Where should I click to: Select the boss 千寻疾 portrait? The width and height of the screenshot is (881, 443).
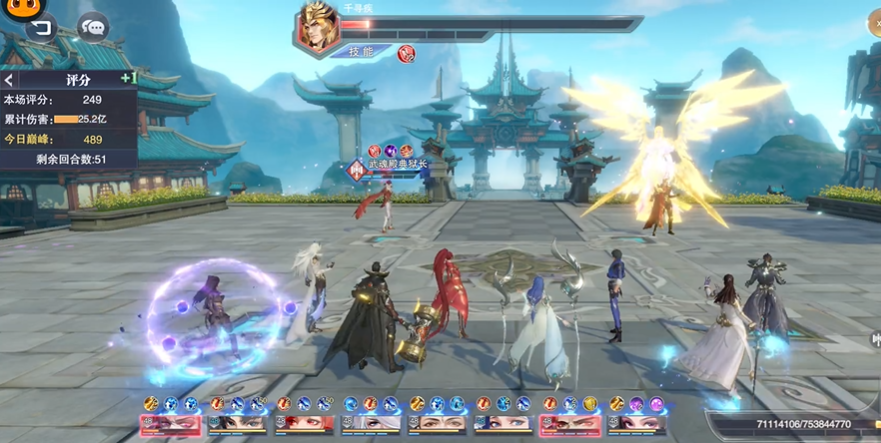click(x=317, y=27)
